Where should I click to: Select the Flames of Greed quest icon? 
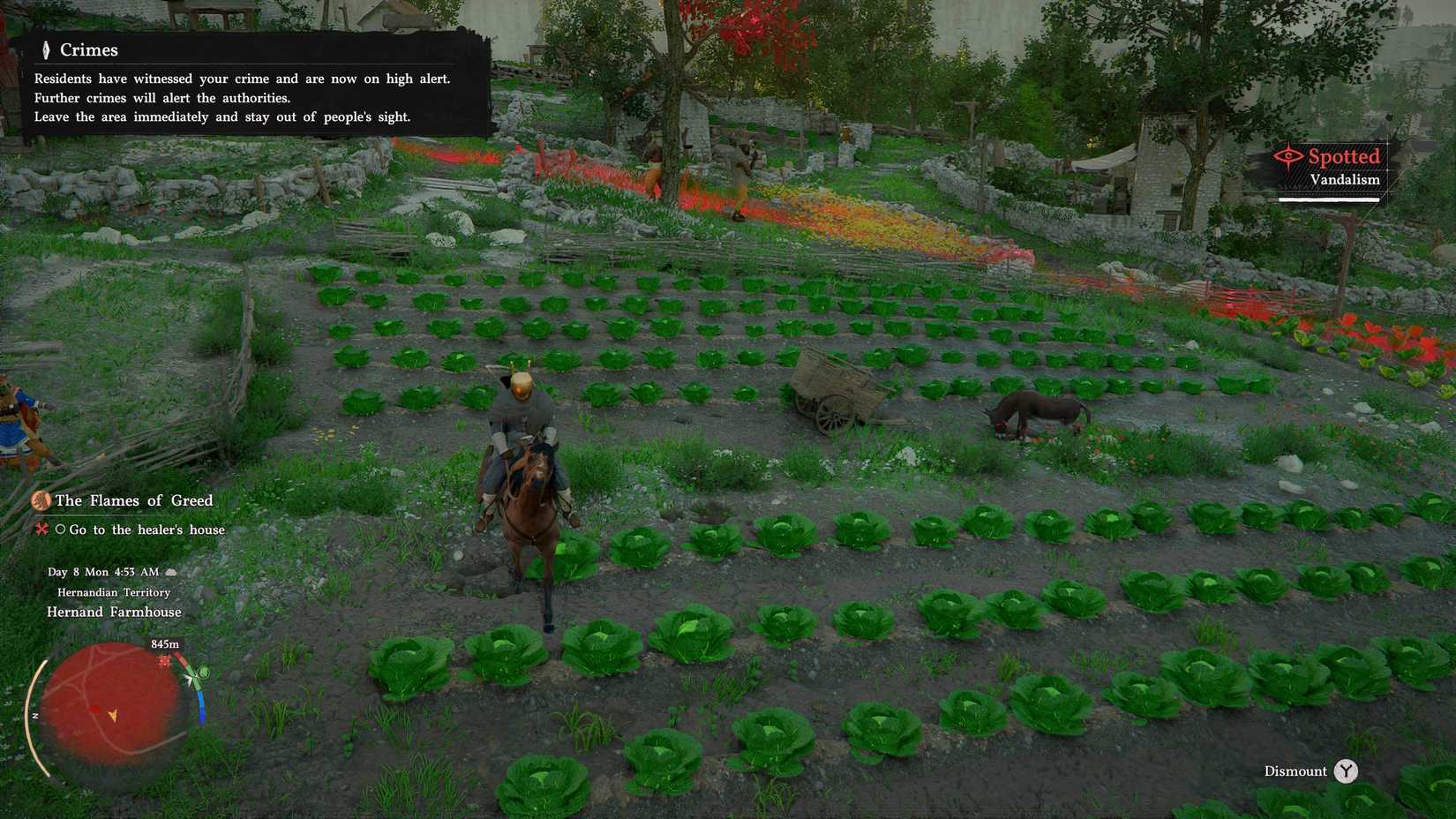point(41,500)
